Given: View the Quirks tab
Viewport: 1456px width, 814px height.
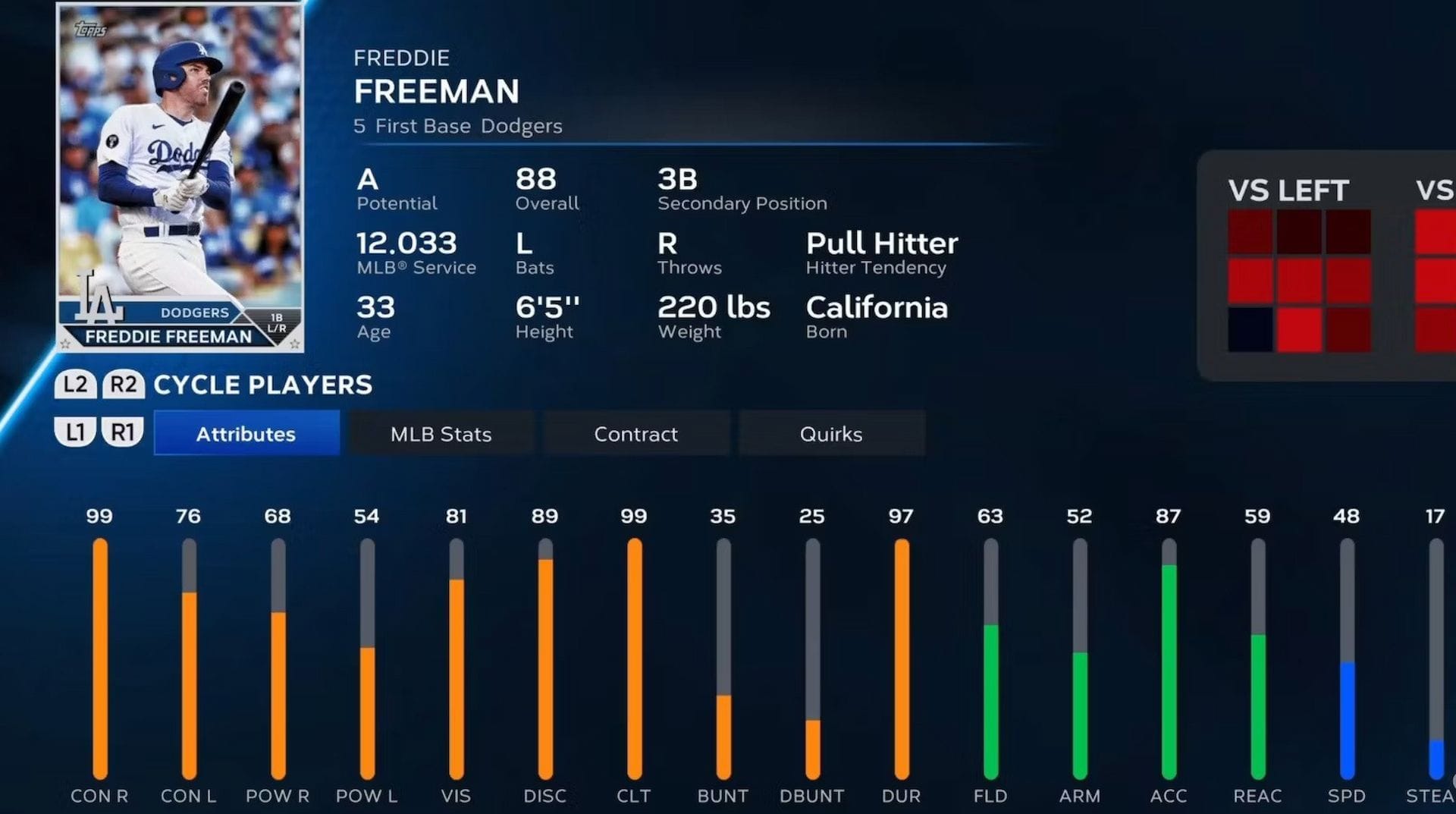Looking at the screenshot, I should coord(831,433).
